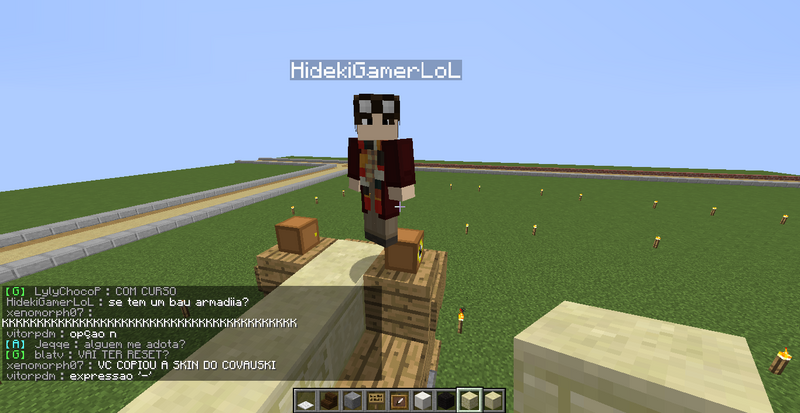Click the highlighted sandstone hotbar slot

467,402
